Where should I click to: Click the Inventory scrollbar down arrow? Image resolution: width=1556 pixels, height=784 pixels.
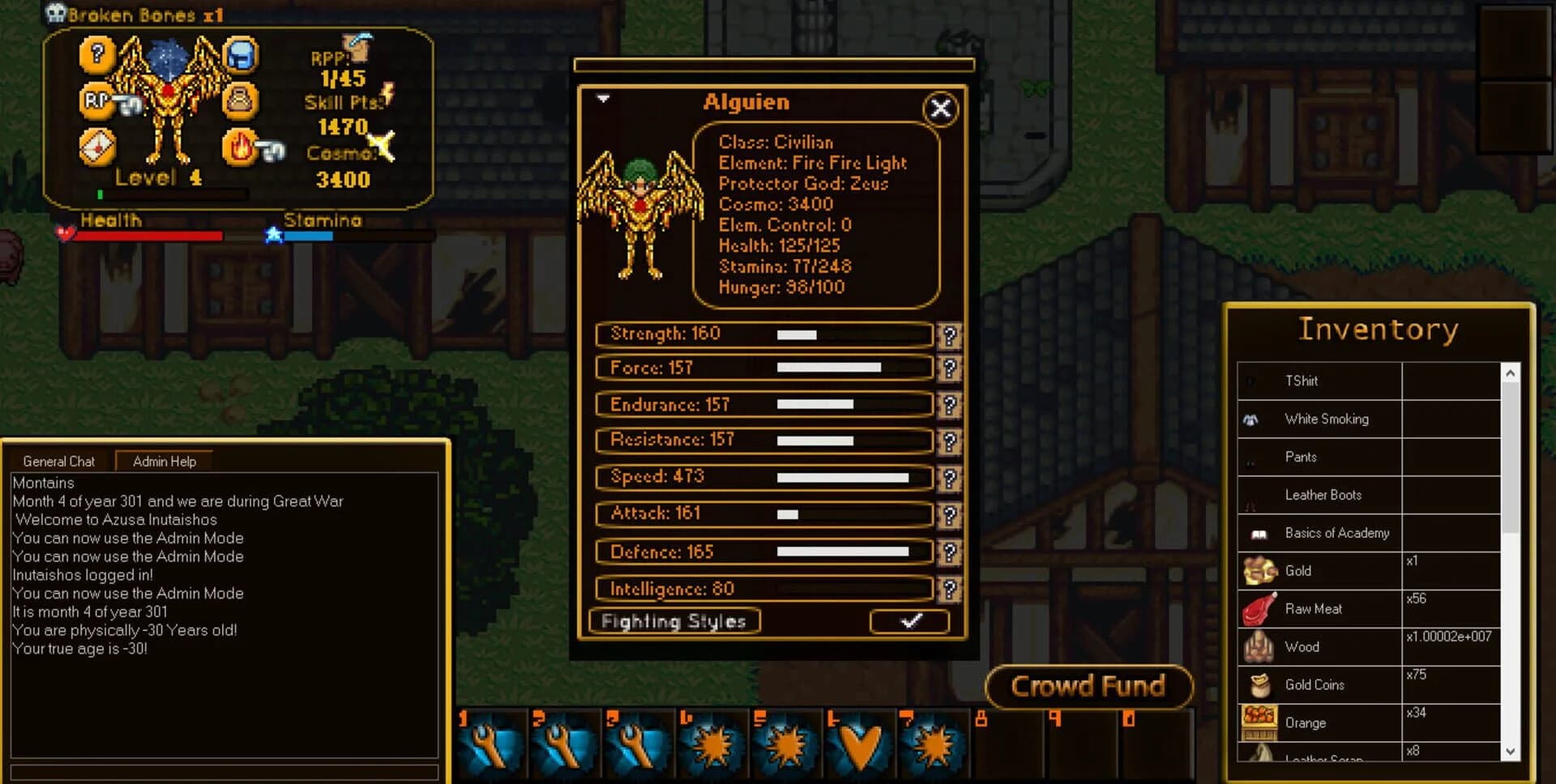click(1511, 753)
